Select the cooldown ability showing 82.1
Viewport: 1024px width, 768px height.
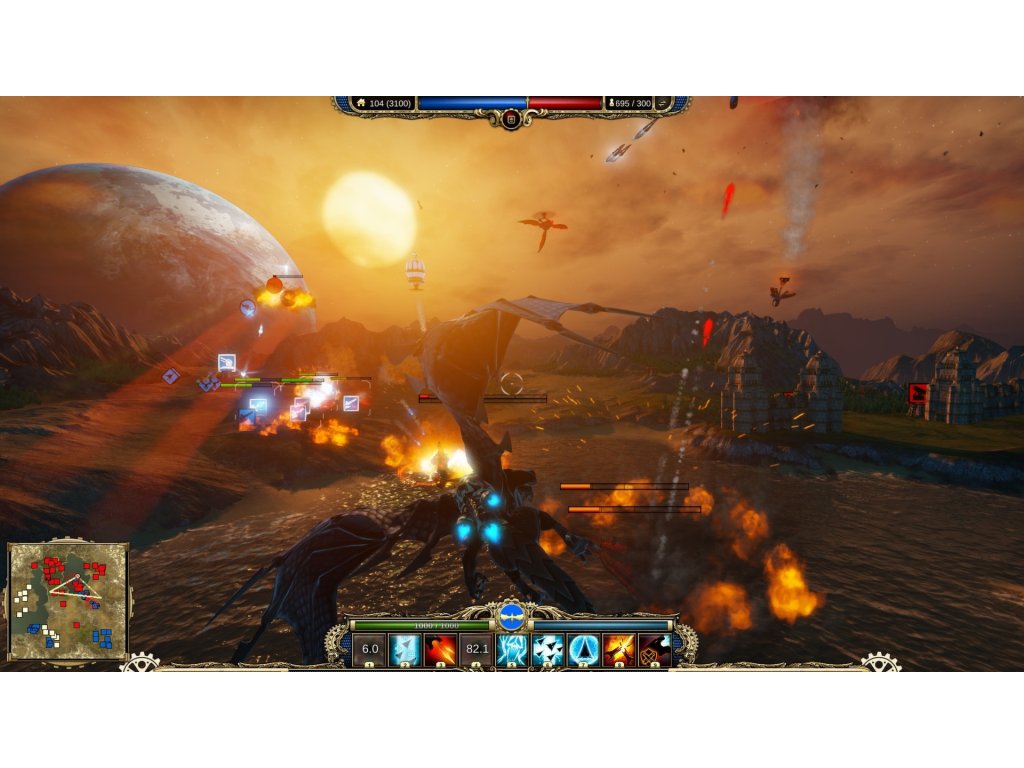476,649
